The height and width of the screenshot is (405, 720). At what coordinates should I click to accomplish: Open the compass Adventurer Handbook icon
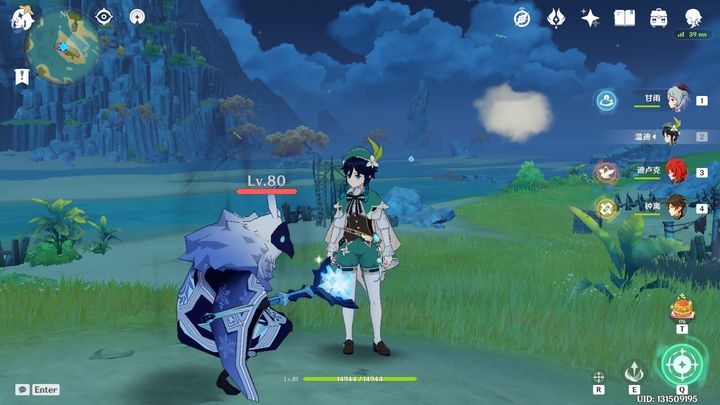pyautogui.click(x=521, y=18)
